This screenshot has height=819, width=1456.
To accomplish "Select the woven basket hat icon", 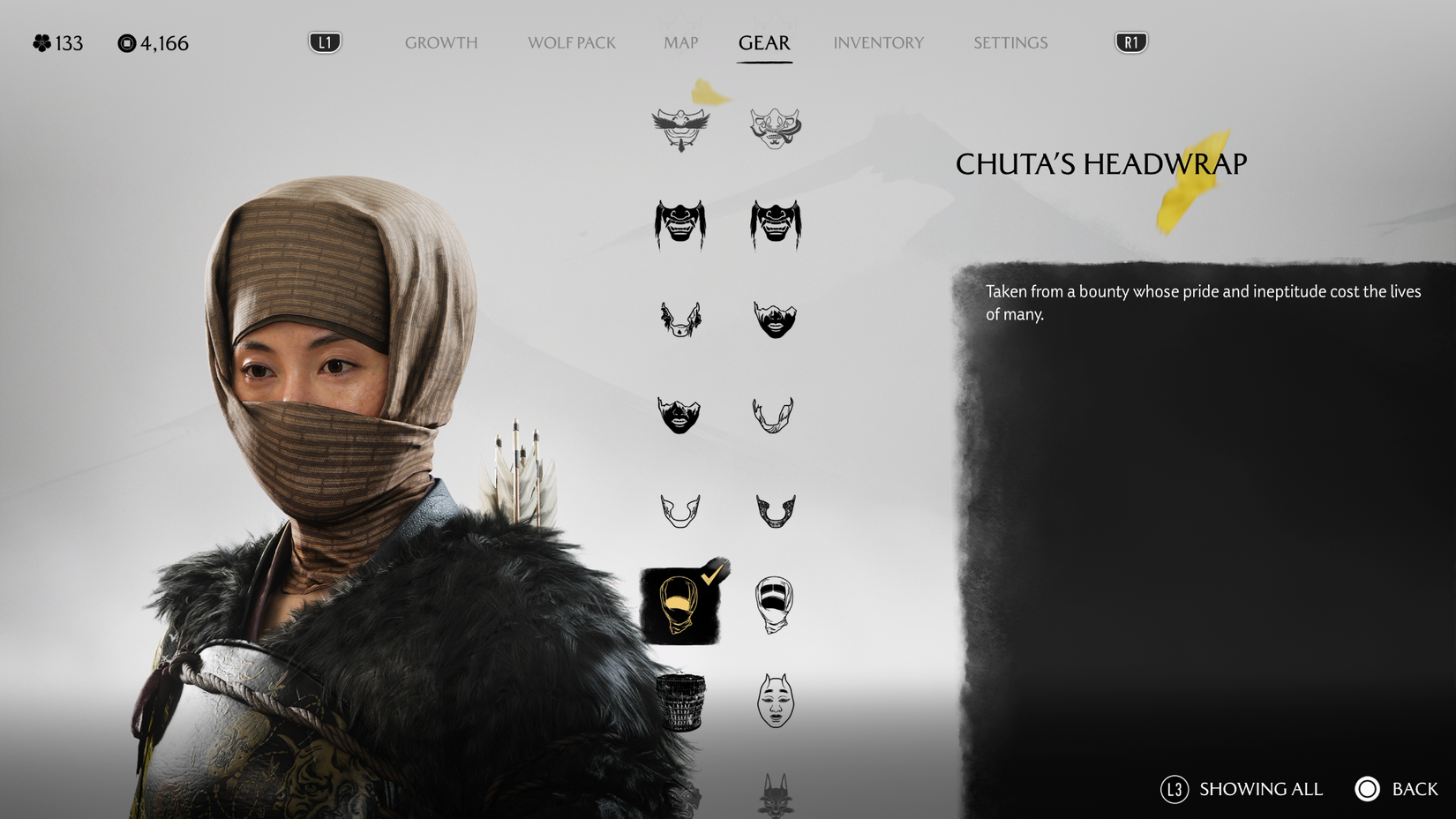I will (679, 702).
